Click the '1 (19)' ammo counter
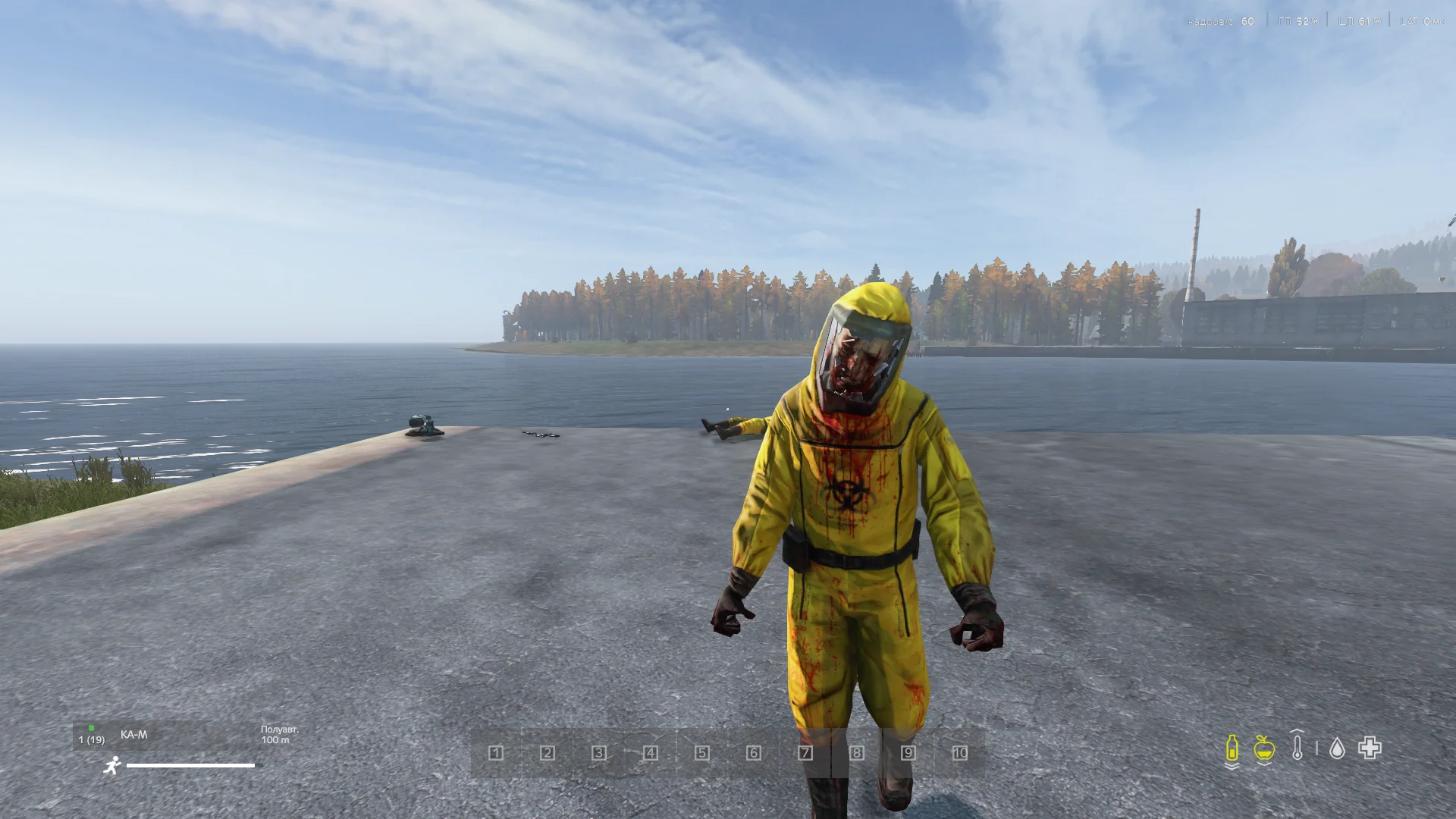Screen dimensions: 1456x819 coord(91,739)
